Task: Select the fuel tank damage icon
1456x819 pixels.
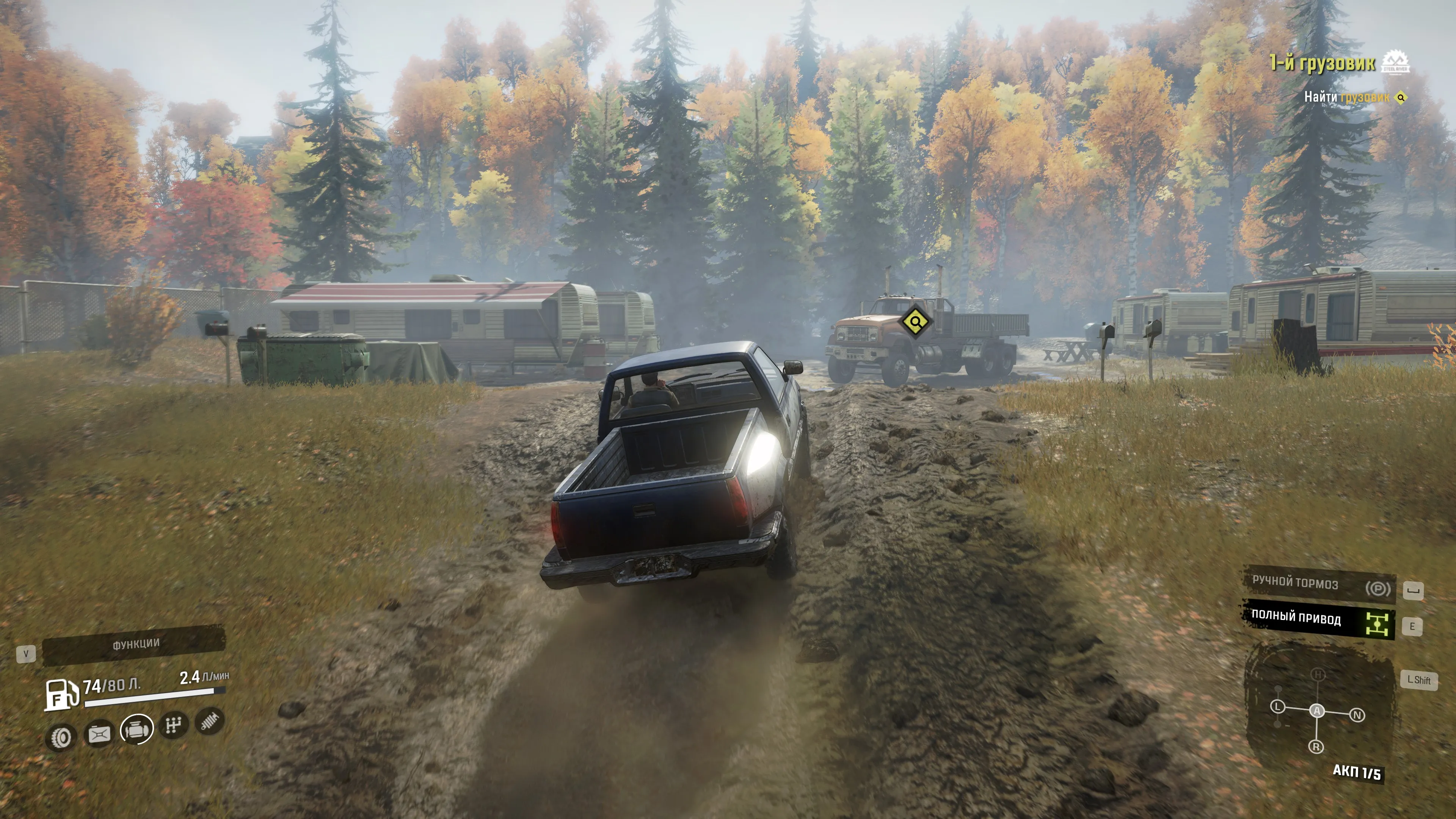Action: point(99,734)
